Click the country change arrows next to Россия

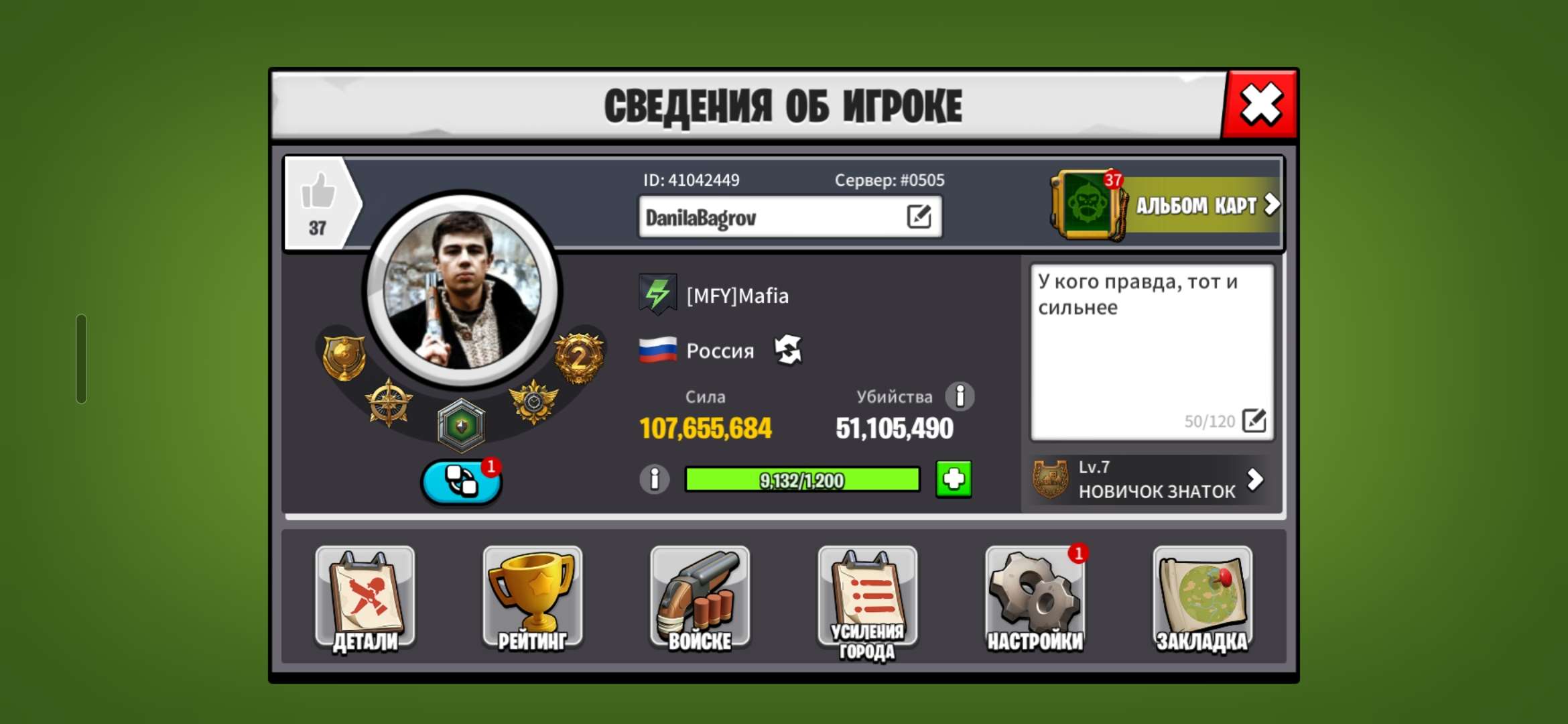click(x=789, y=349)
